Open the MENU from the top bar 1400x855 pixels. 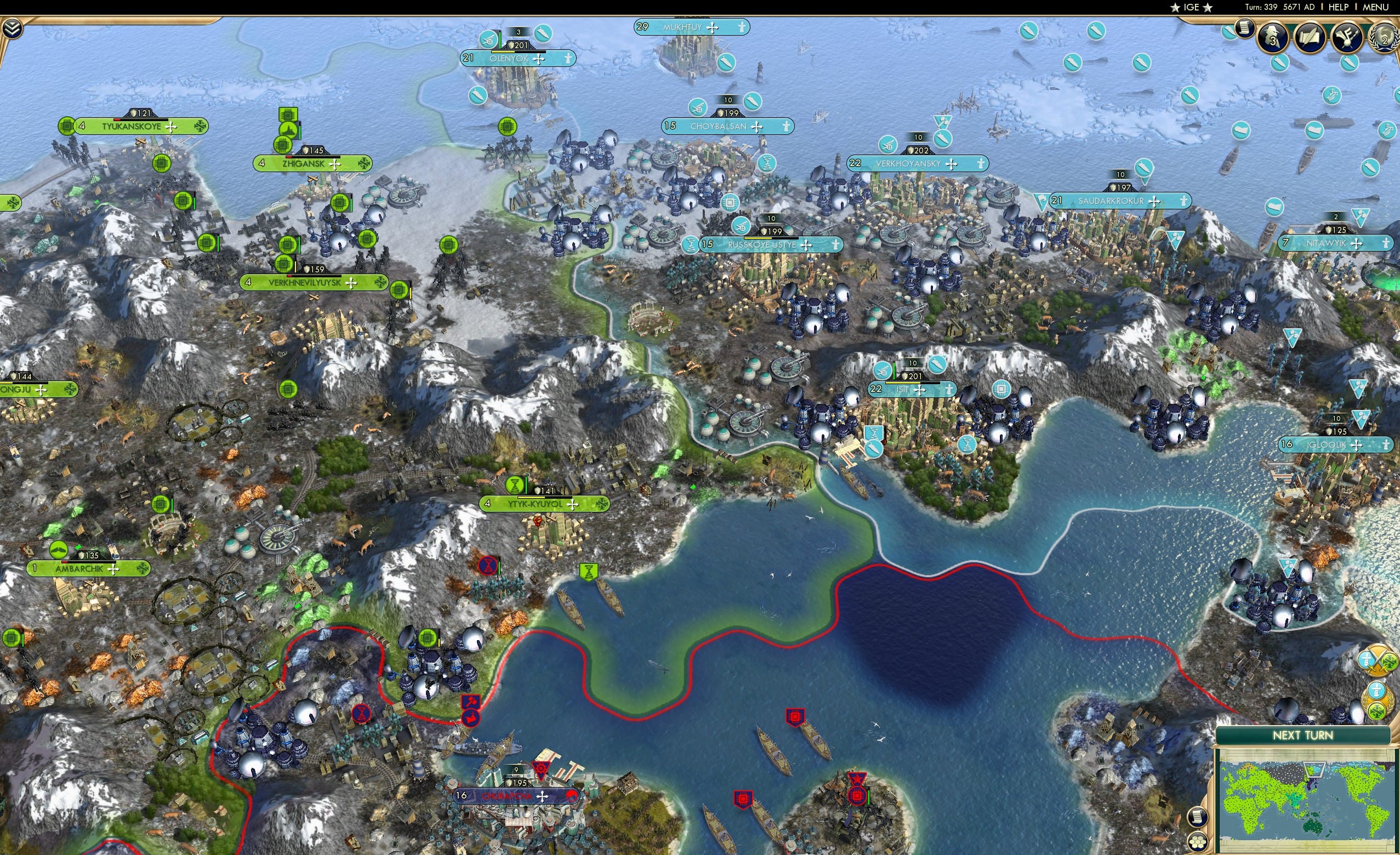(1375, 7)
